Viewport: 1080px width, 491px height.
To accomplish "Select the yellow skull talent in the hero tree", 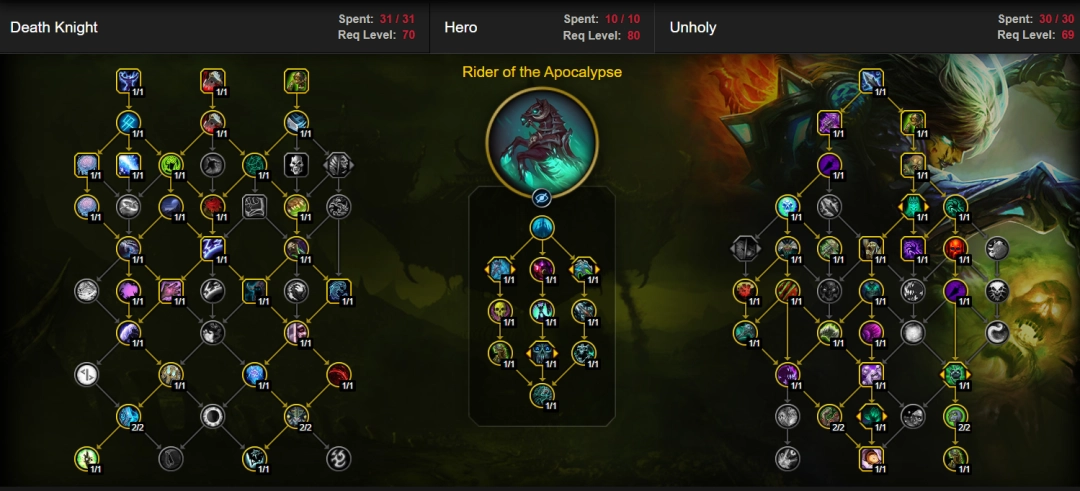I will click(499, 310).
